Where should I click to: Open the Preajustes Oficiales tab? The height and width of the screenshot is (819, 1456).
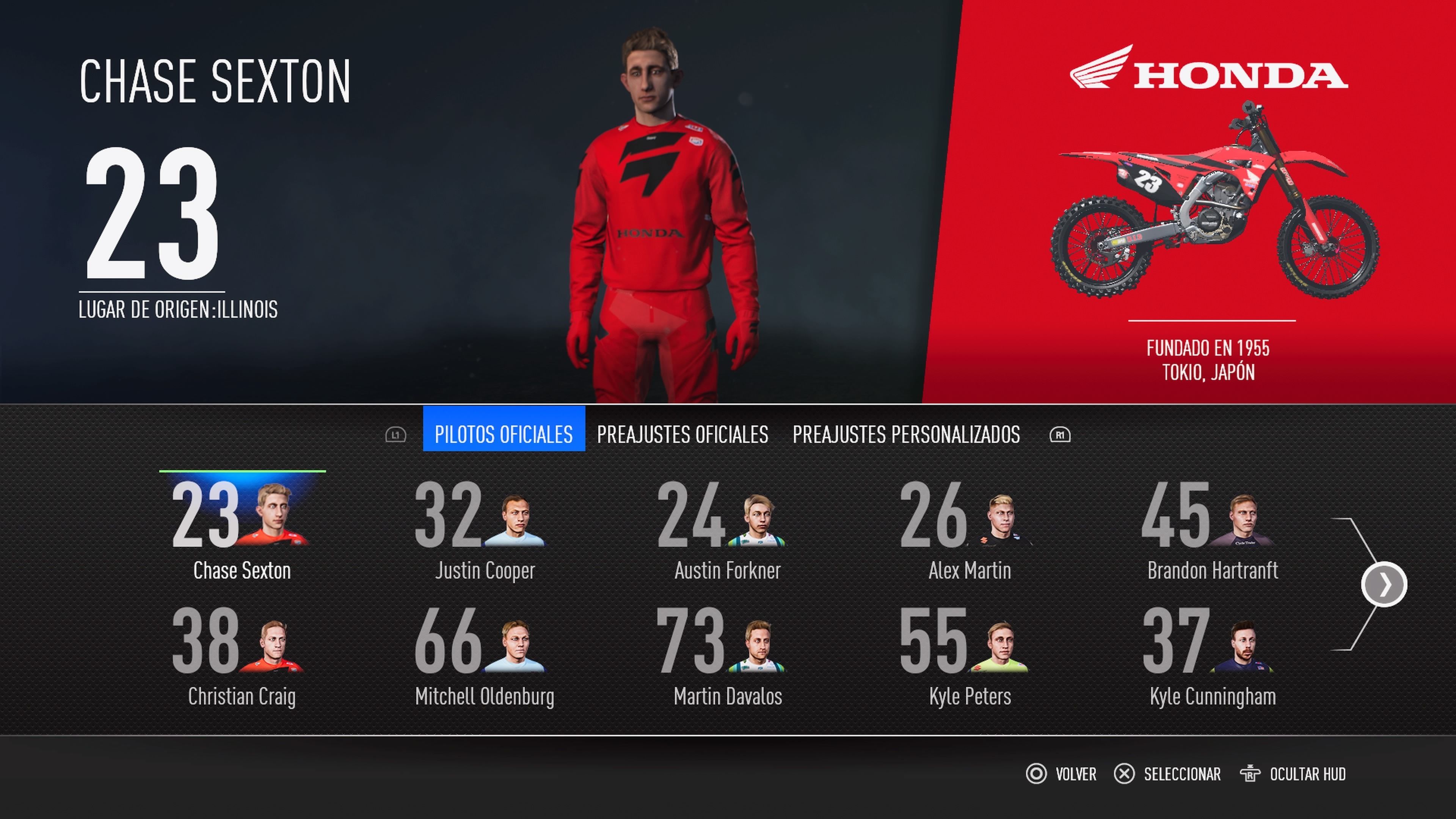(x=682, y=434)
